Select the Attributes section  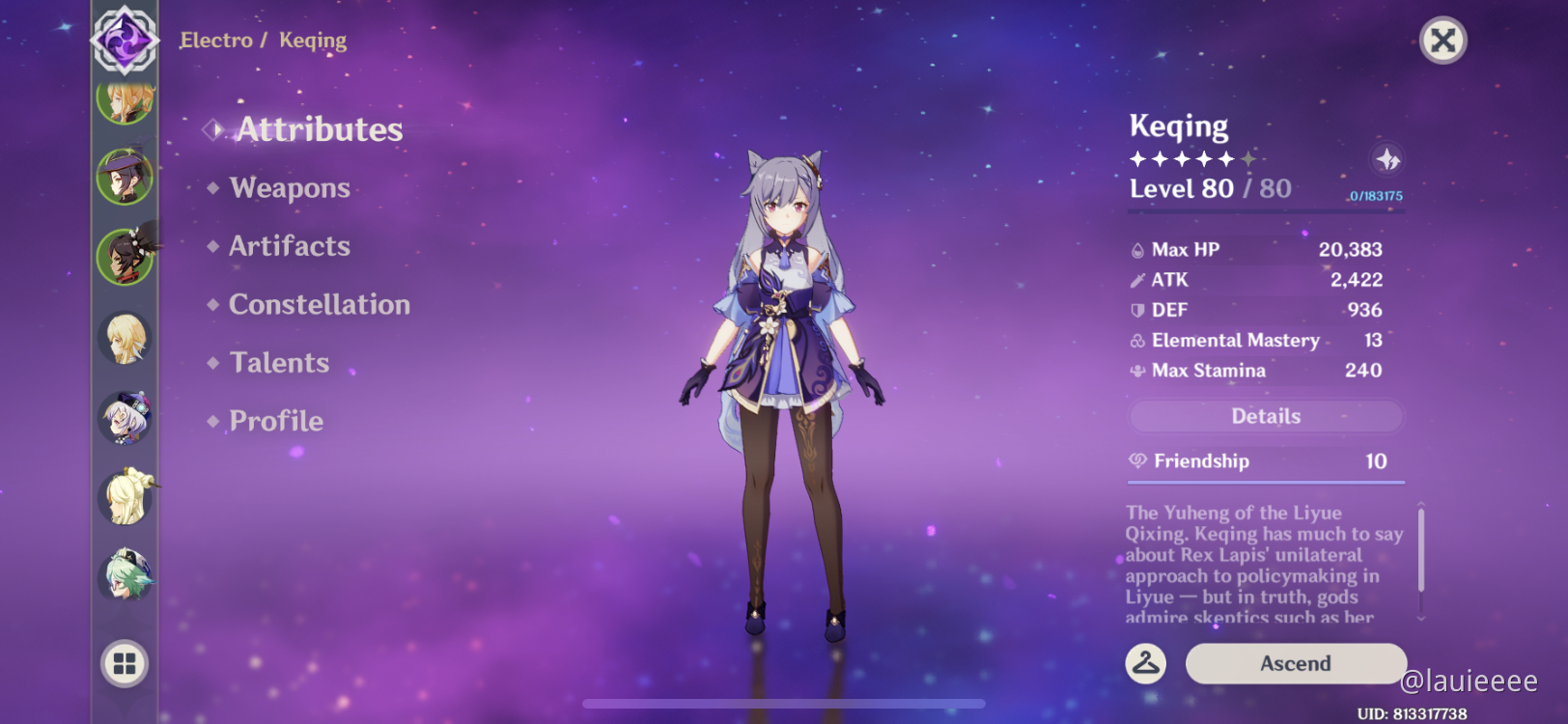pos(320,129)
